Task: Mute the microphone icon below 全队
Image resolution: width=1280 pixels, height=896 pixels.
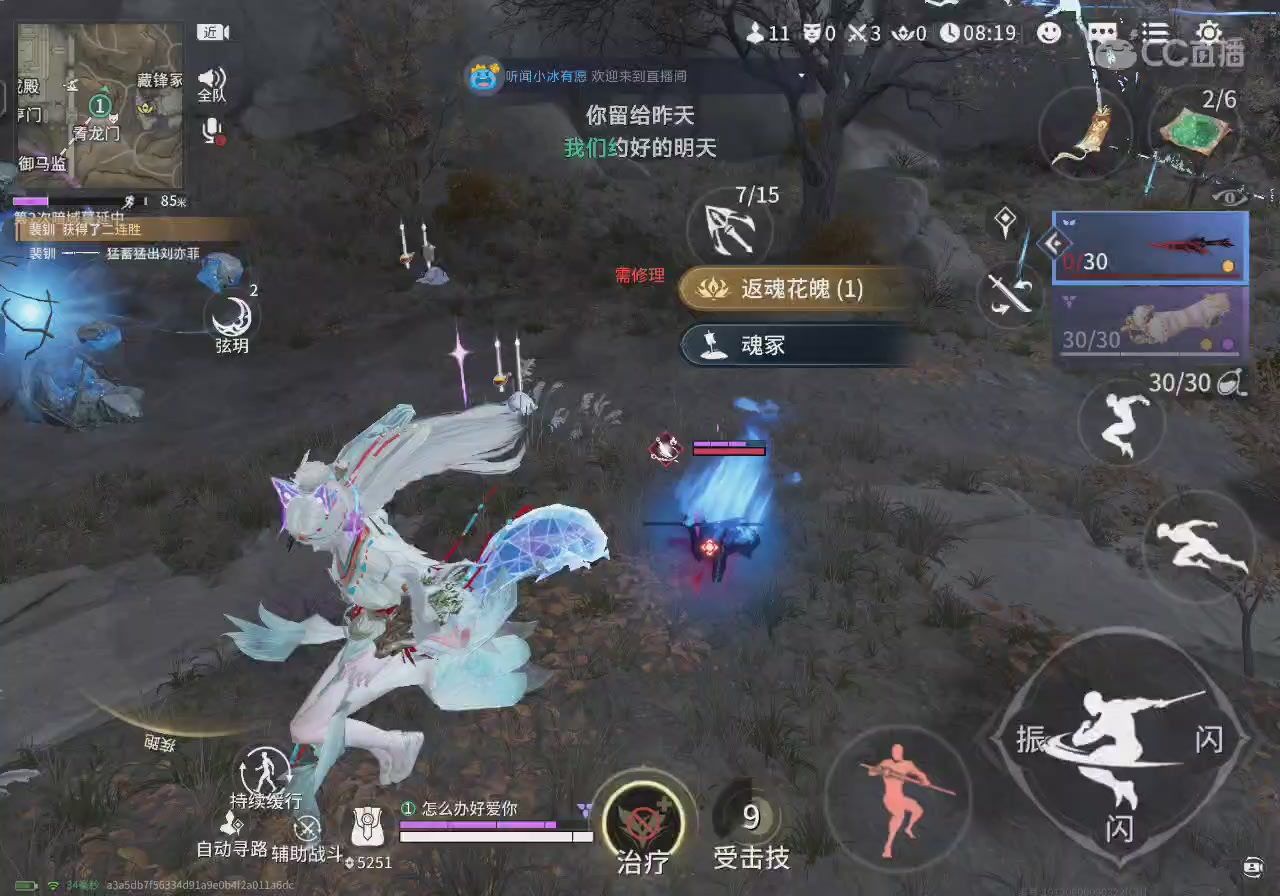Action: point(211,130)
